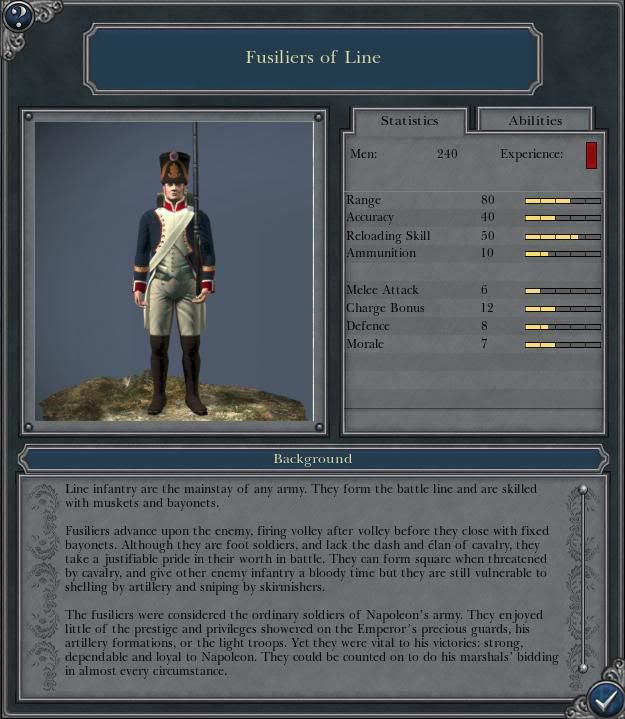This screenshot has height=719, width=625.
Task: Open the help question mark button
Action: (x=19, y=16)
